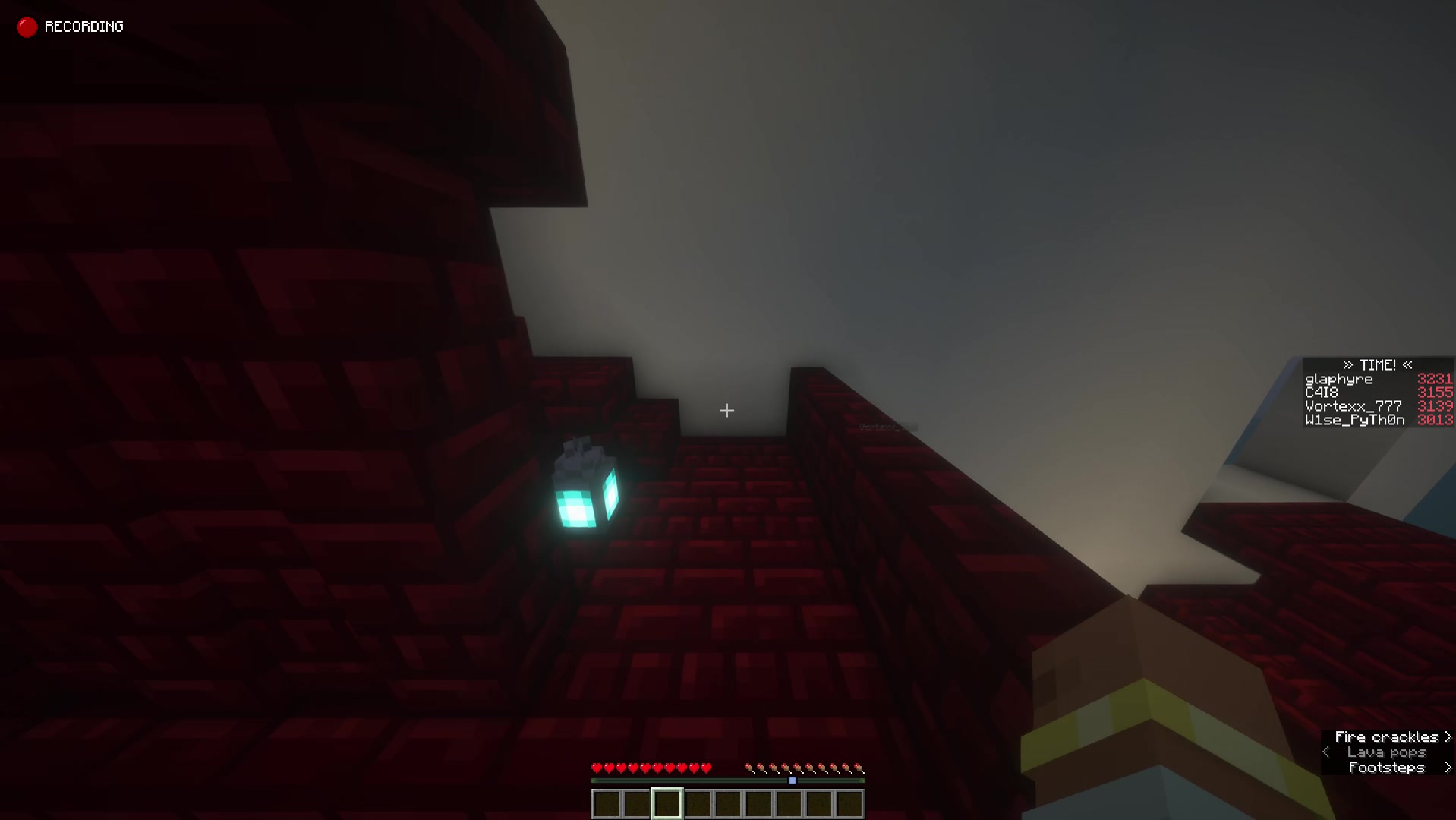Click W1se_PyTh0n's score of 3013
The image size is (1456, 820).
point(1435,420)
